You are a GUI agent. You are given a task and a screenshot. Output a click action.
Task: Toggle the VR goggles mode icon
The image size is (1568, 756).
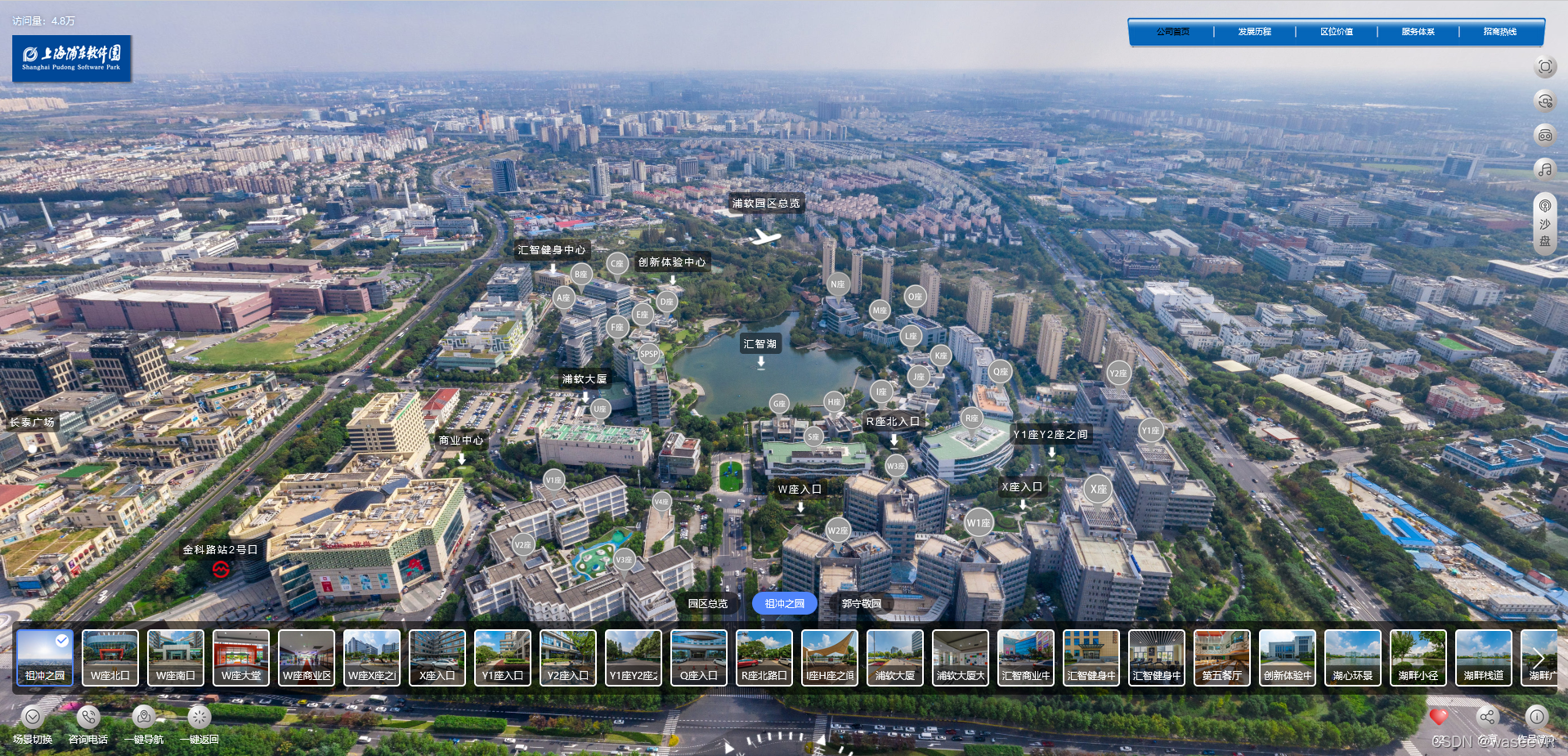tap(1544, 136)
